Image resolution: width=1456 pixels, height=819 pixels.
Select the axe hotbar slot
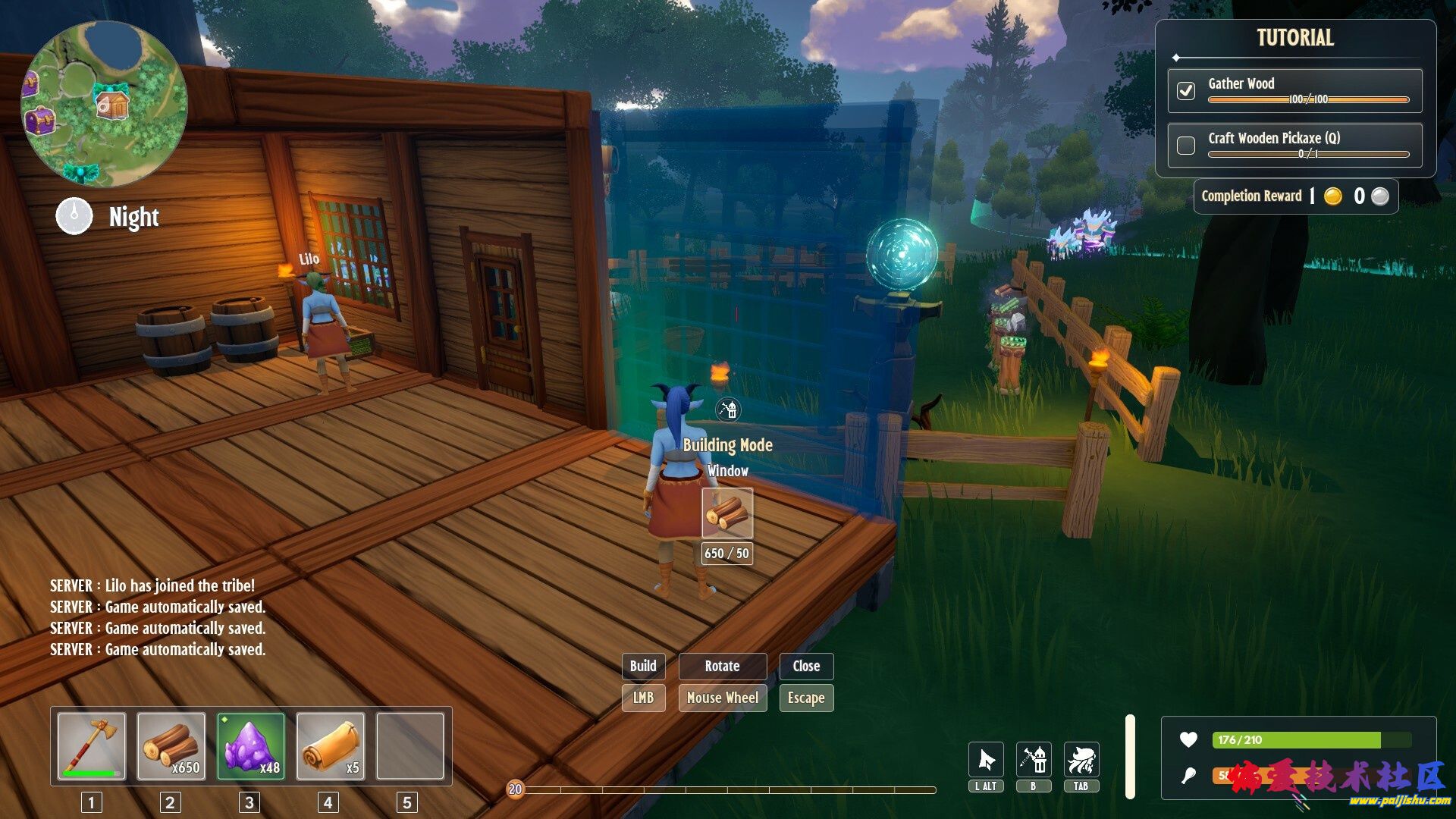[x=92, y=746]
